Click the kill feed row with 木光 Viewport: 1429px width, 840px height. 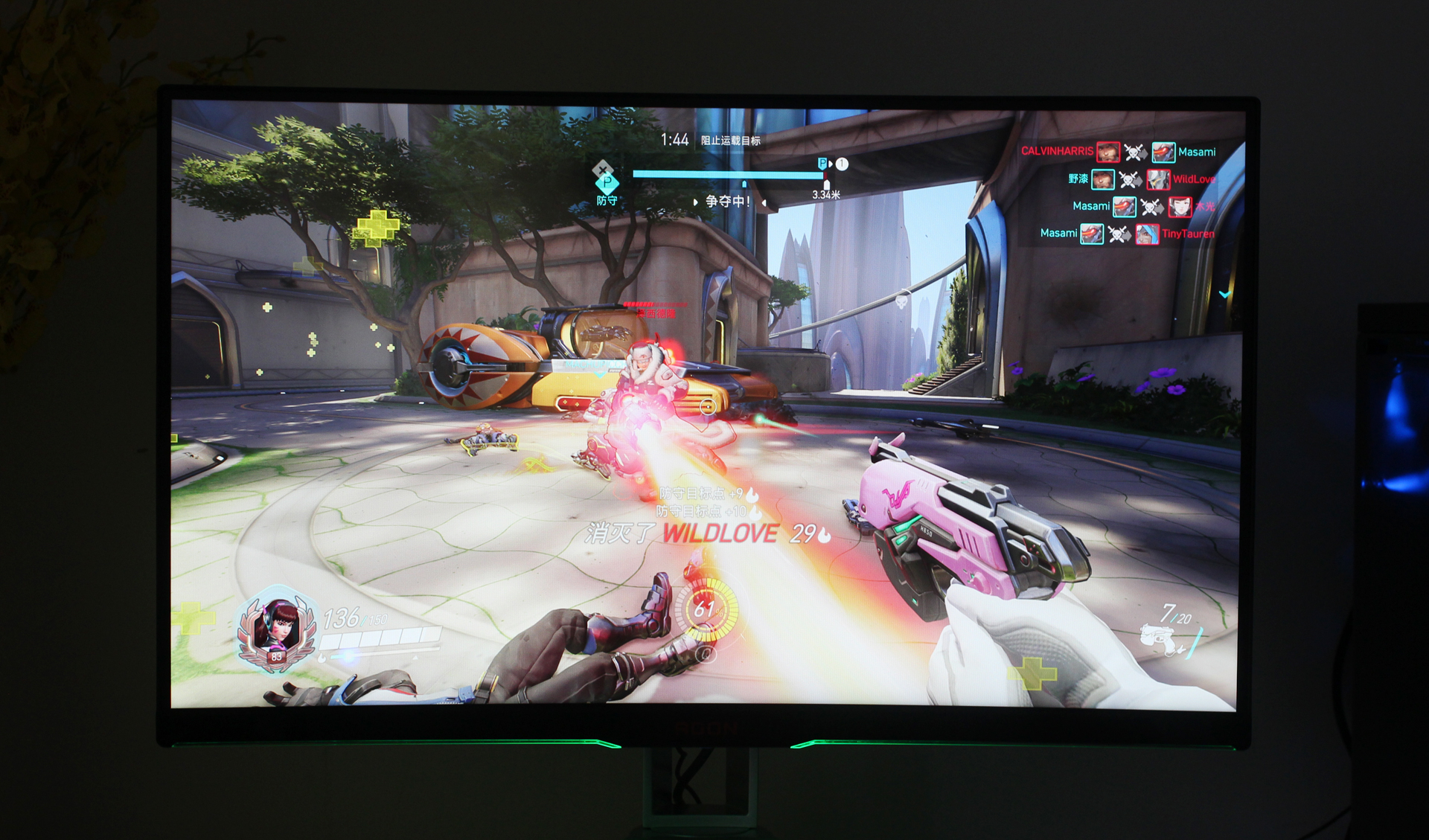tap(1143, 206)
